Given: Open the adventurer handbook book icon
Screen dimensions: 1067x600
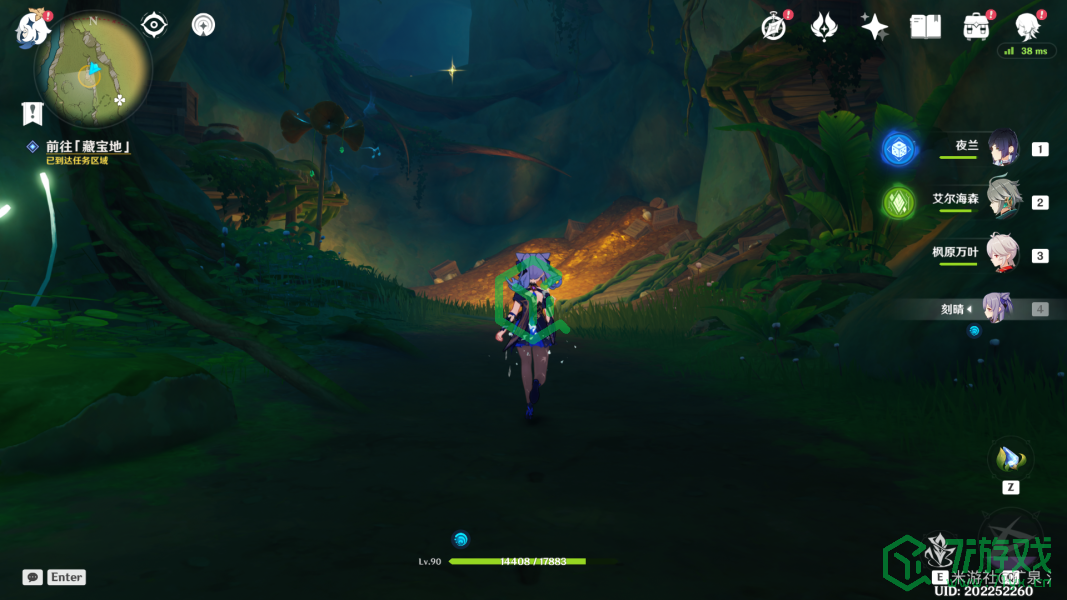Looking at the screenshot, I should [x=925, y=27].
